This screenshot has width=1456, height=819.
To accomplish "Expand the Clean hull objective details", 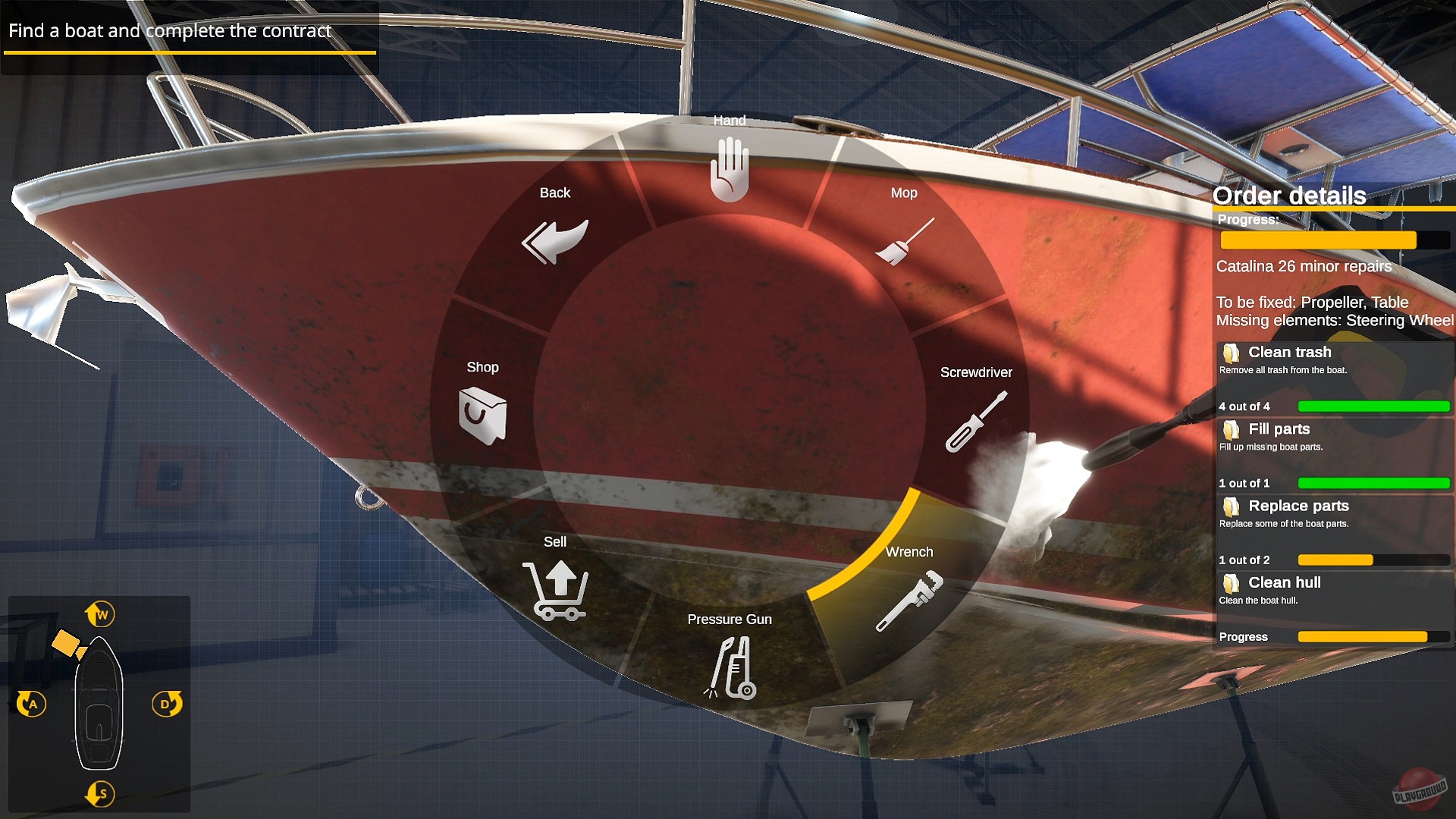I will [1232, 582].
